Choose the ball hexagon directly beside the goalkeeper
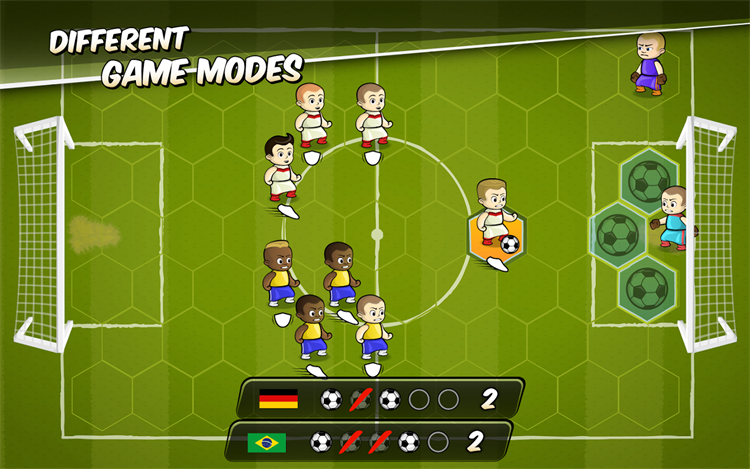Viewport: 750px width, 469px height. click(619, 235)
